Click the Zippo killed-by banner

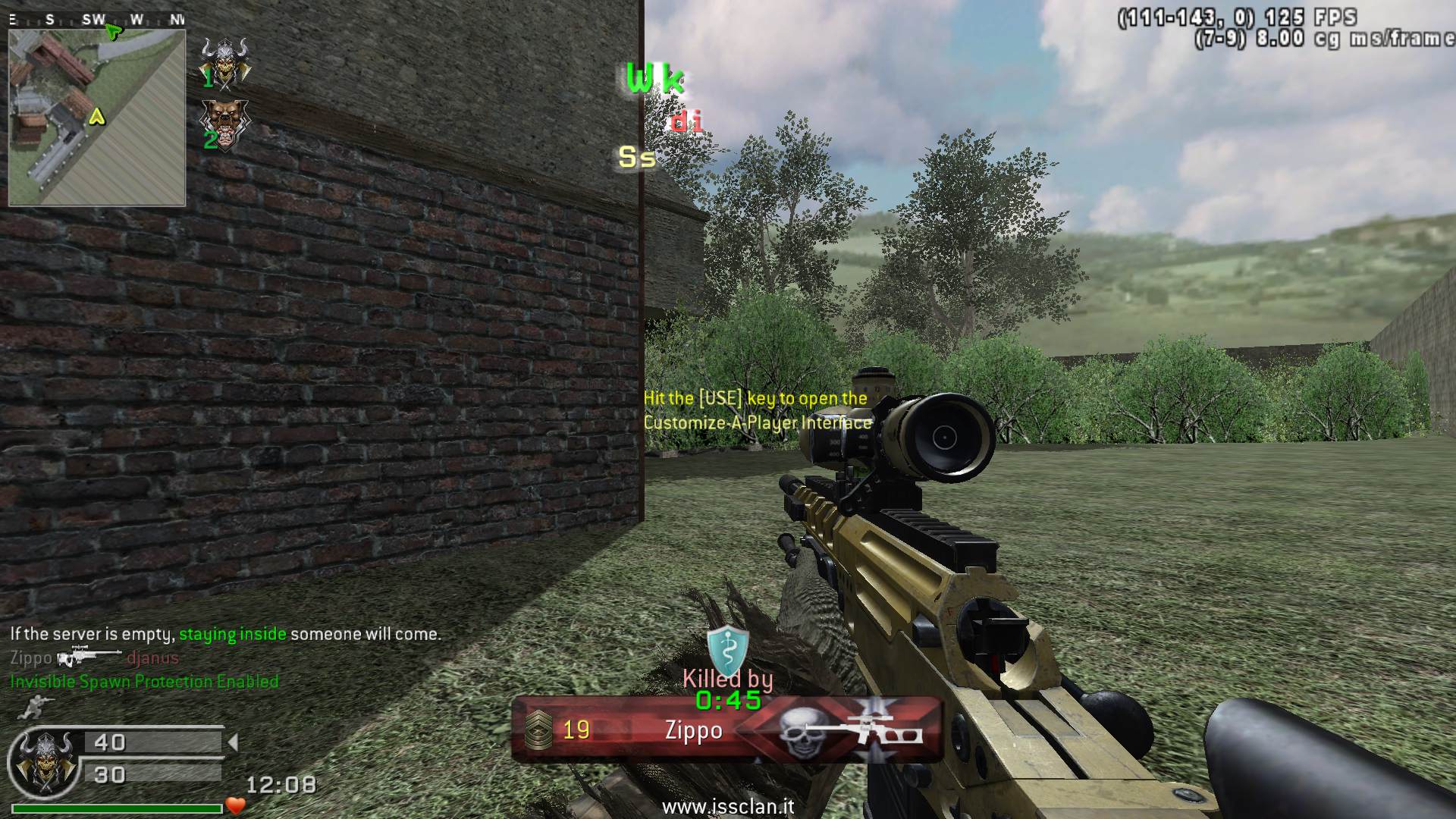726,730
